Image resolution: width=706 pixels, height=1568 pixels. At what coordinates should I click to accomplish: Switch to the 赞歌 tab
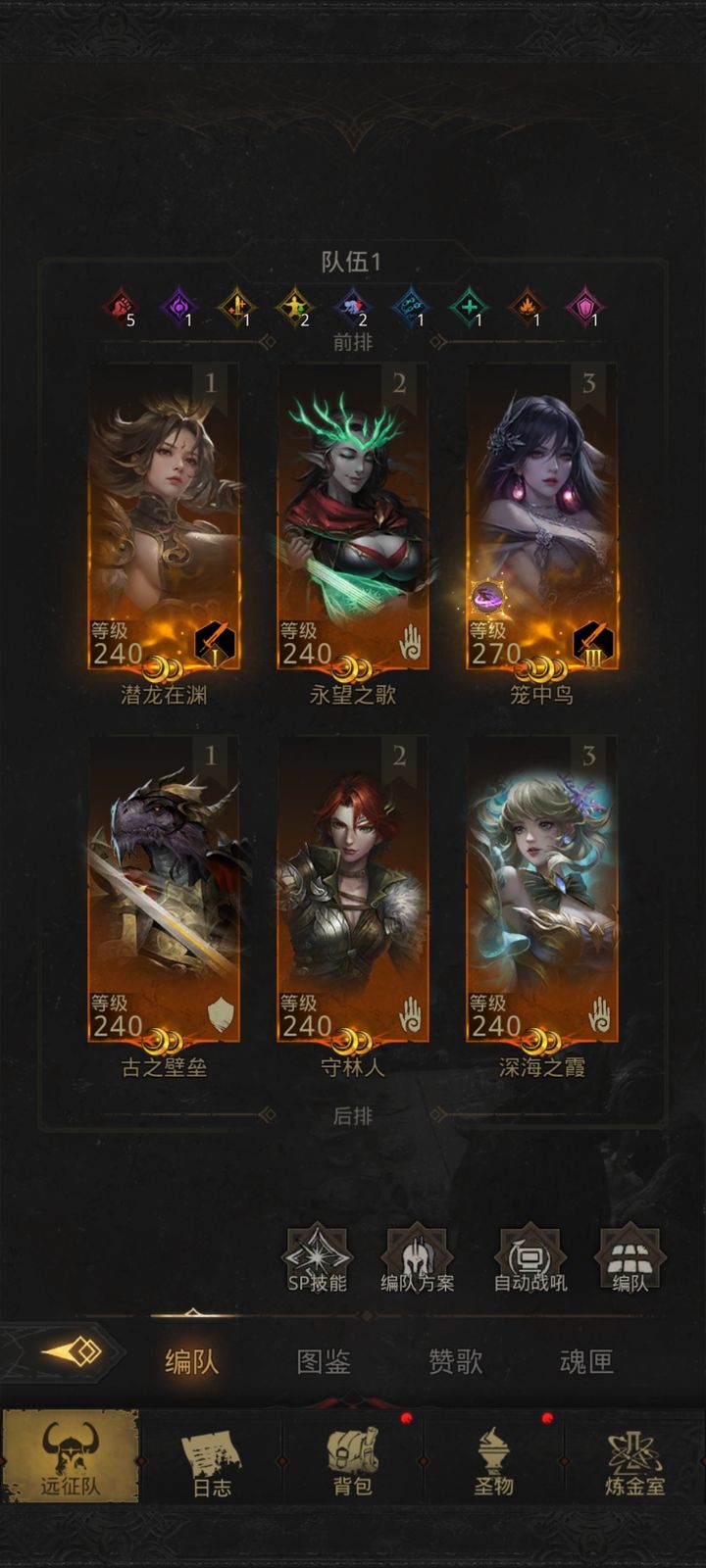[x=455, y=1361]
